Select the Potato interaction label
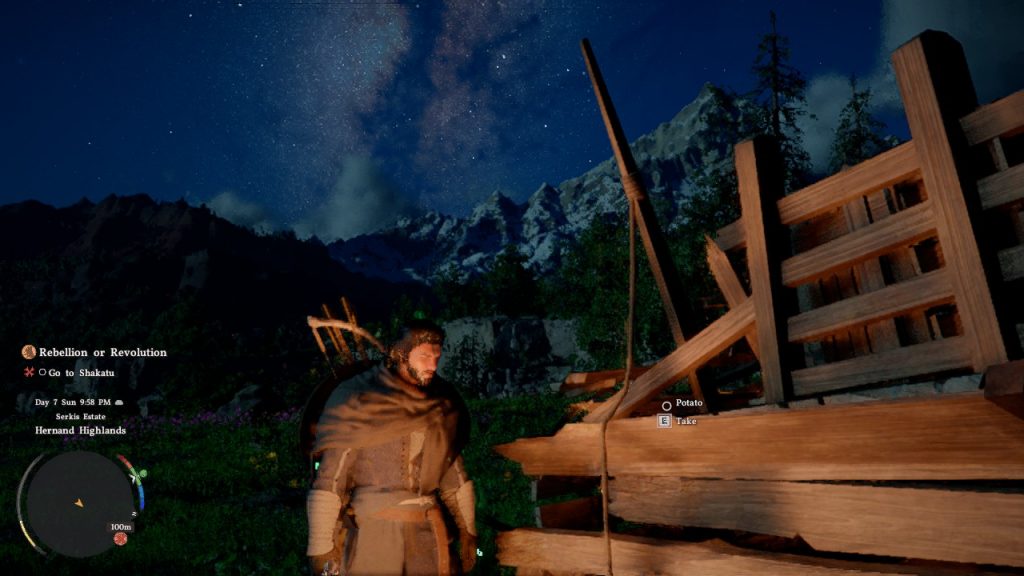 coord(688,403)
